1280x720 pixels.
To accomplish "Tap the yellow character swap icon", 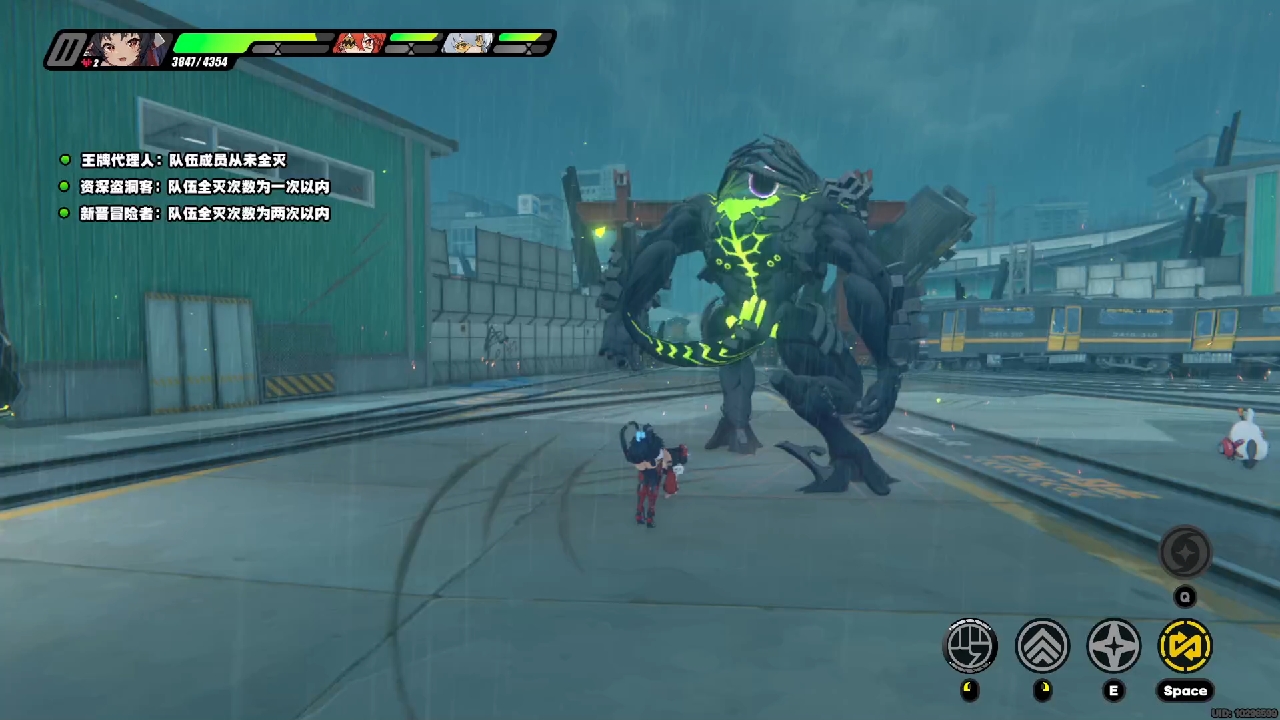I will click(x=1185, y=646).
